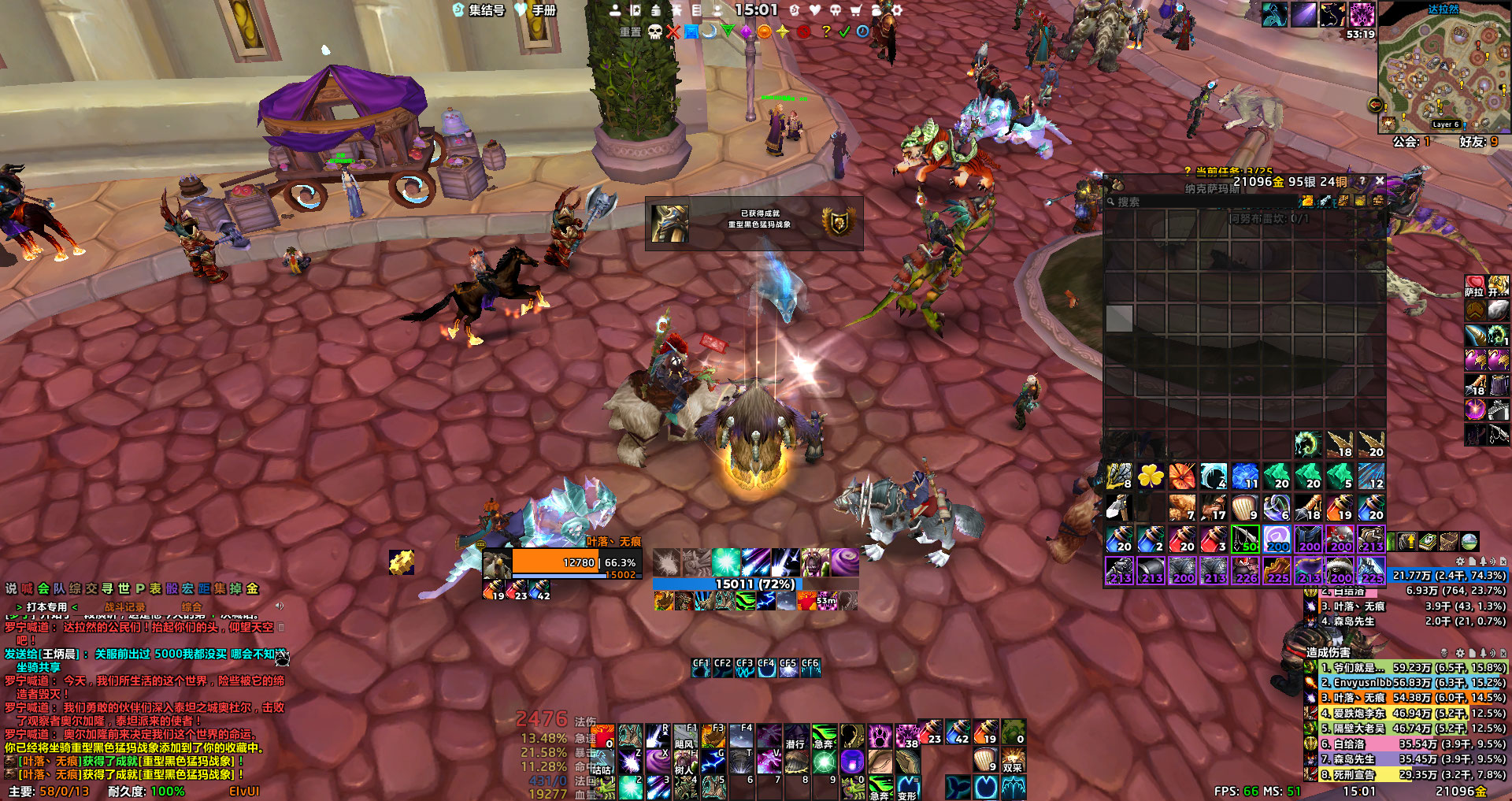Open the shopping cart store icon
The width and height of the screenshot is (1512, 801).
click(x=855, y=10)
